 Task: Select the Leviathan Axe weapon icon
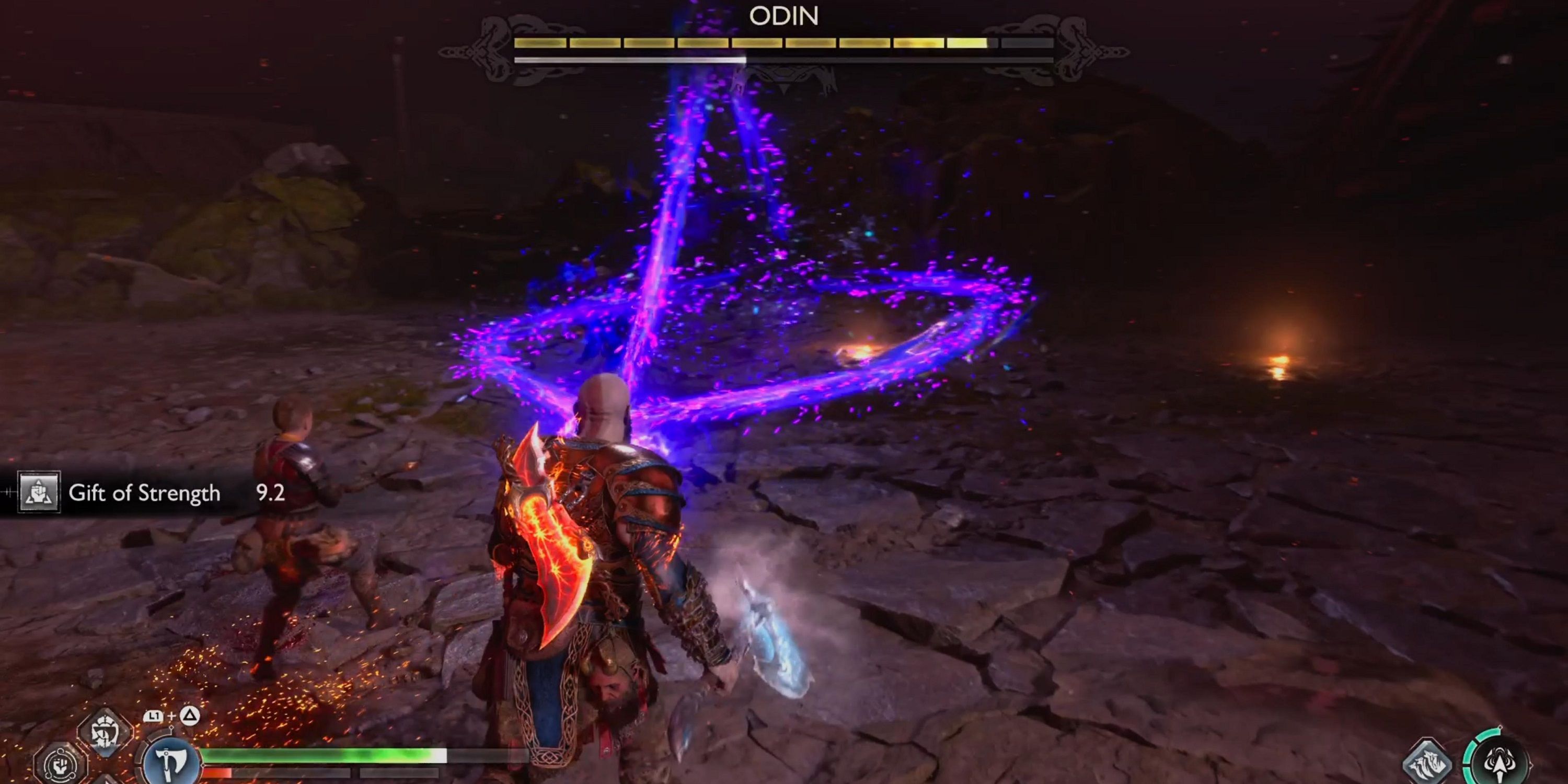tap(170, 761)
